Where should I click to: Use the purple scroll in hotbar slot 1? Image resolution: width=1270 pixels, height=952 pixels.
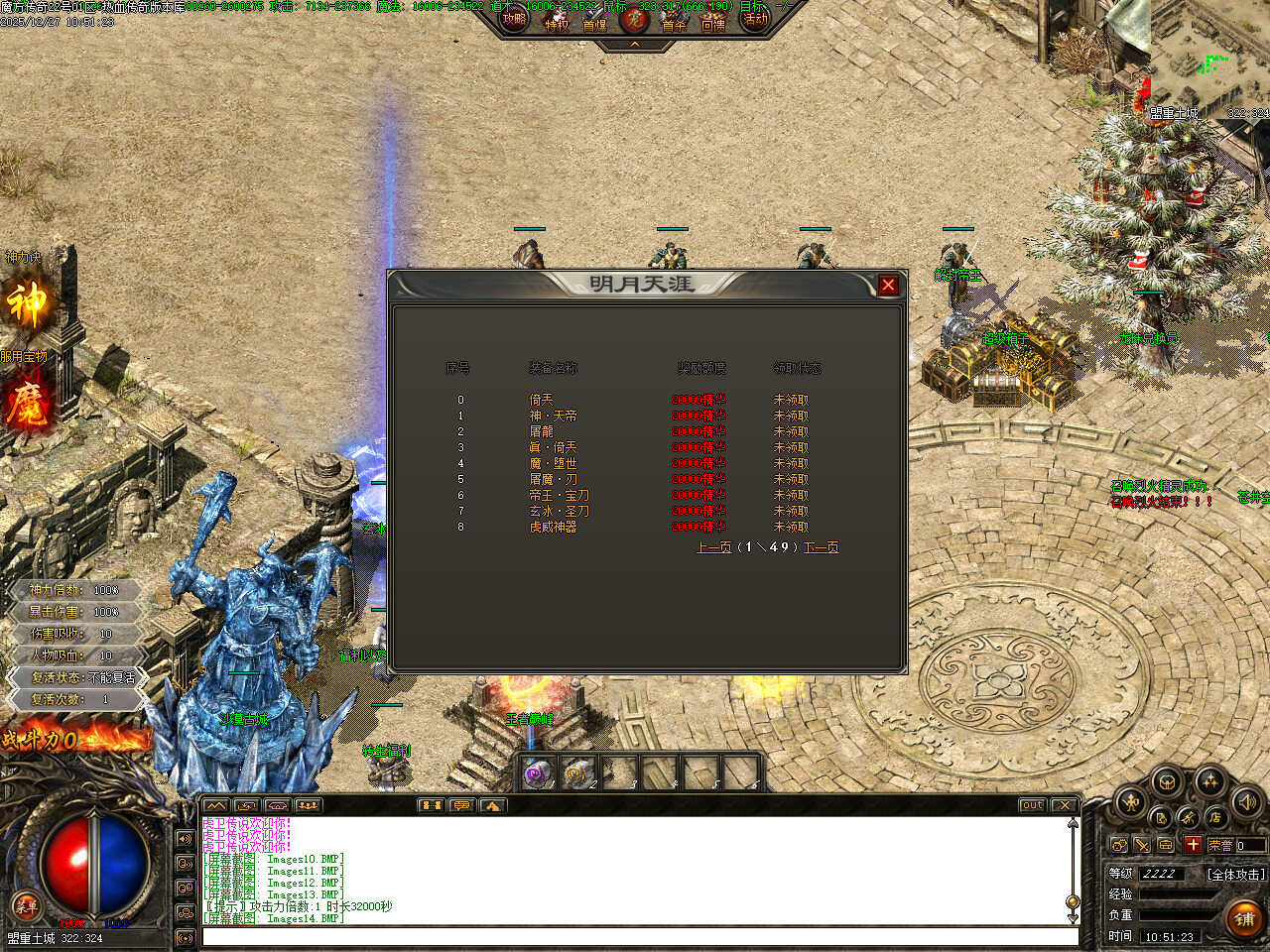point(537,773)
